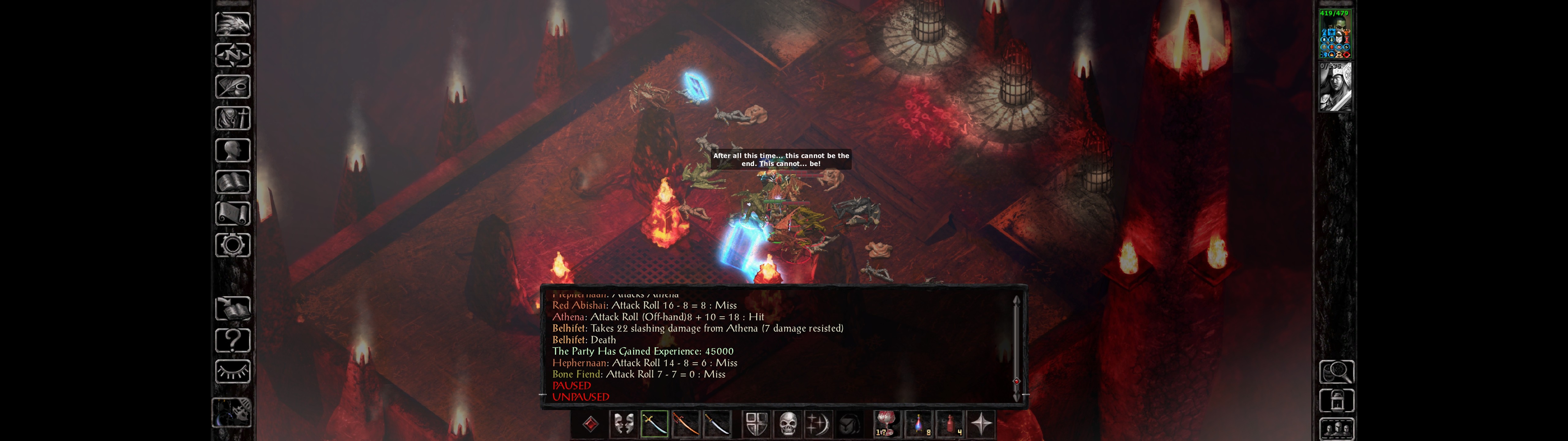This screenshot has width=1568, height=441.
Task: Select the orange-bladed sabre weapon slot
Action: 686,424
